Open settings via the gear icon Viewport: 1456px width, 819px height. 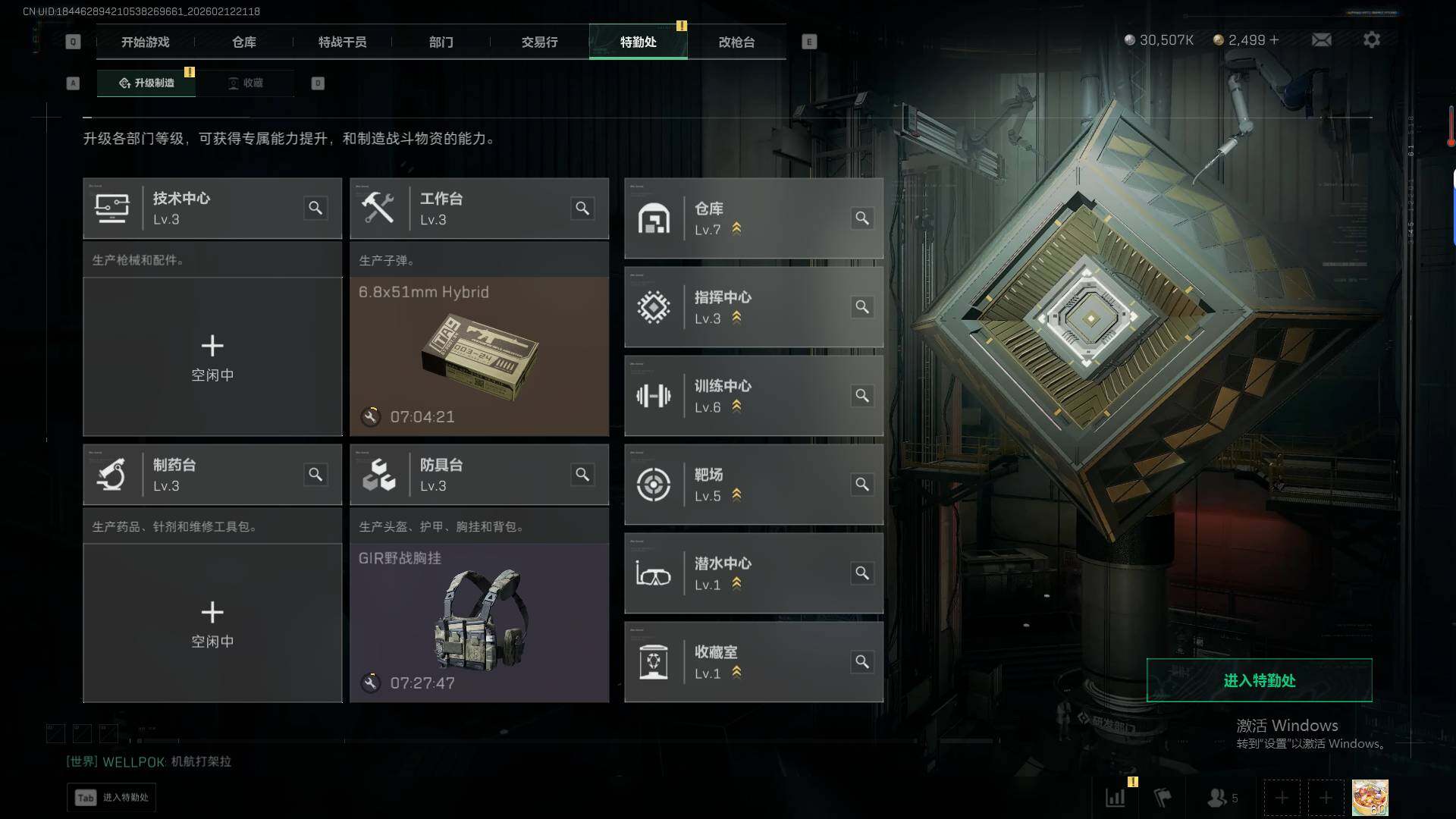[1371, 39]
